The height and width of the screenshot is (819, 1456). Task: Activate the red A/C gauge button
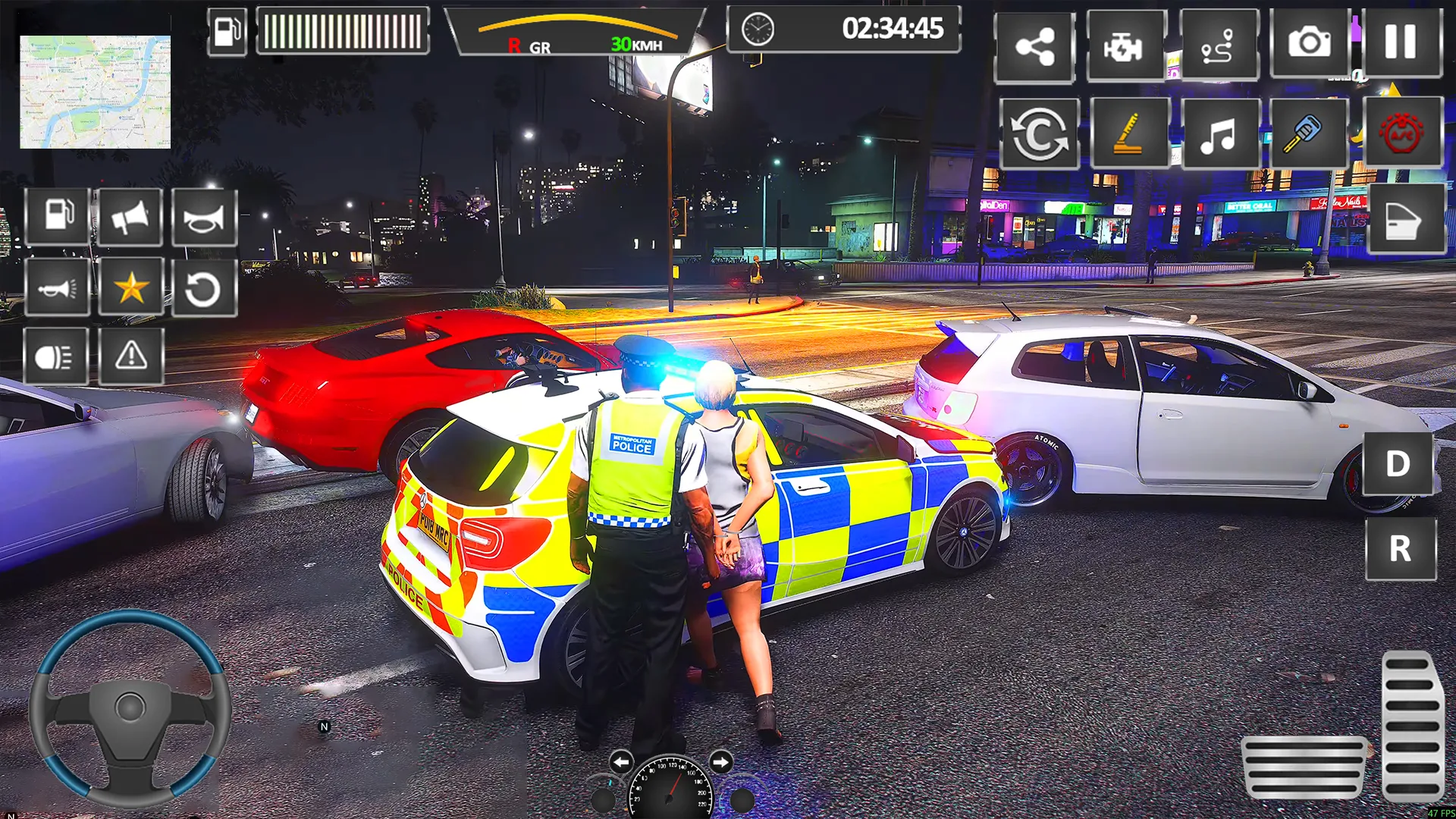pyautogui.click(x=1401, y=133)
